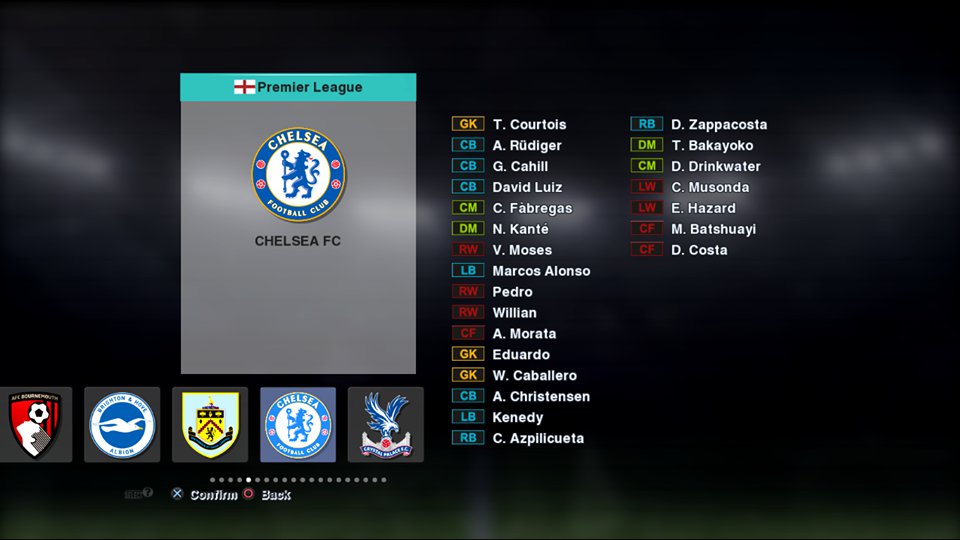Choose N. Kanté from the roster

(520, 229)
